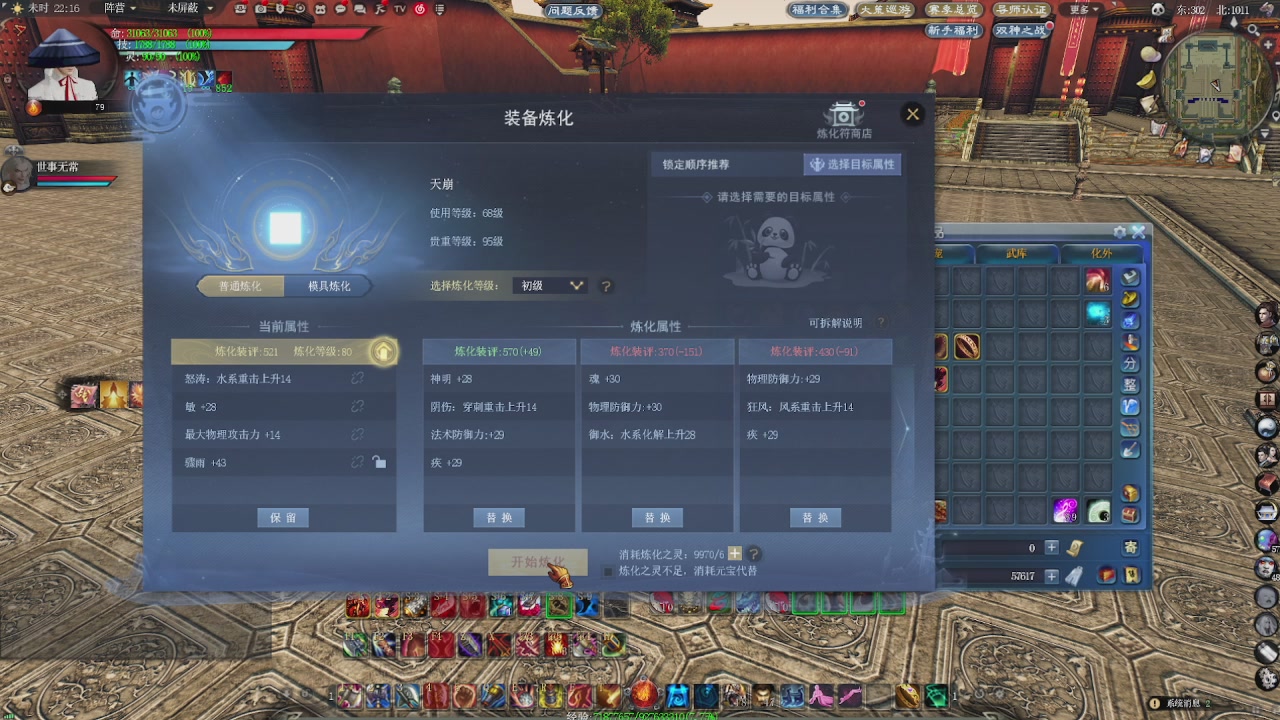Screen dimensions: 1280x720
Task: Open the TV livestream icon in top bar
Action: [399, 9]
